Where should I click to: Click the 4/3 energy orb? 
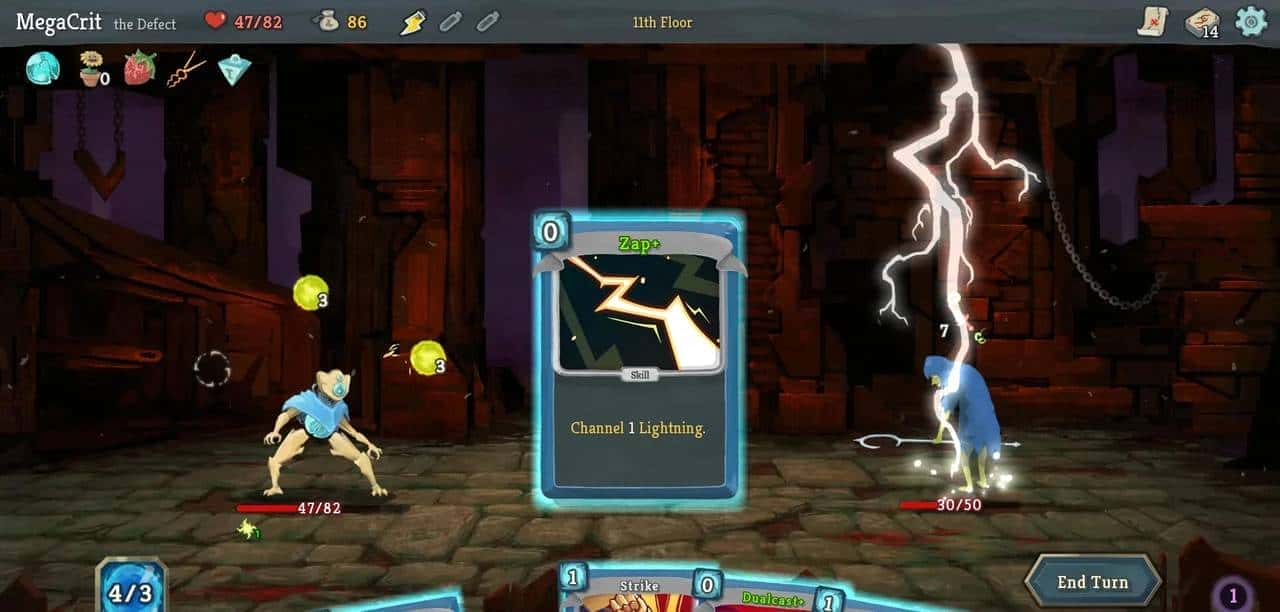click(x=131, y=591)
